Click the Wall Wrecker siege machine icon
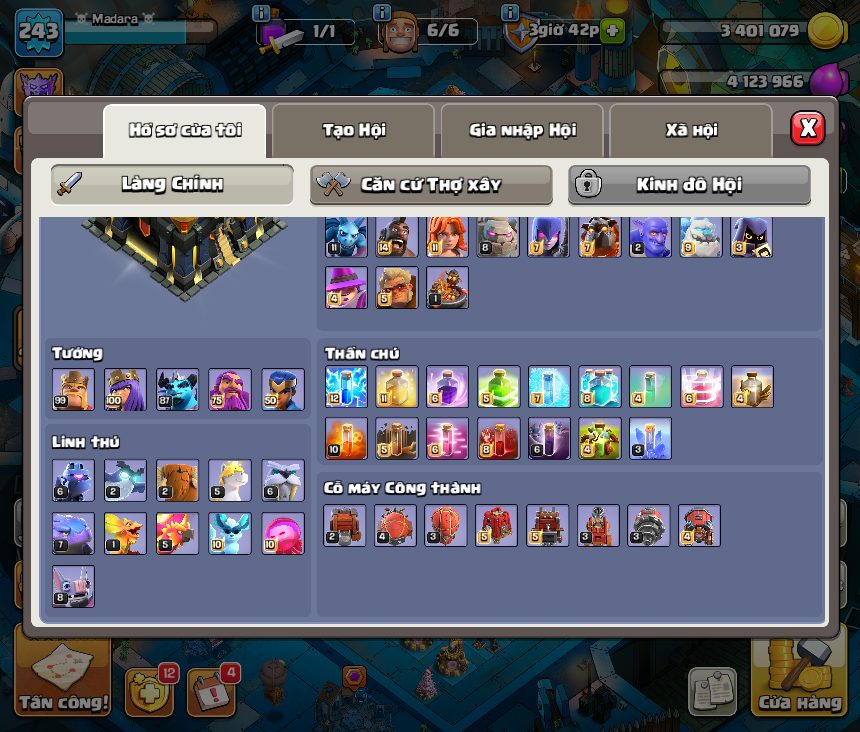Viewport: 860px width, 732px height. 346,526
